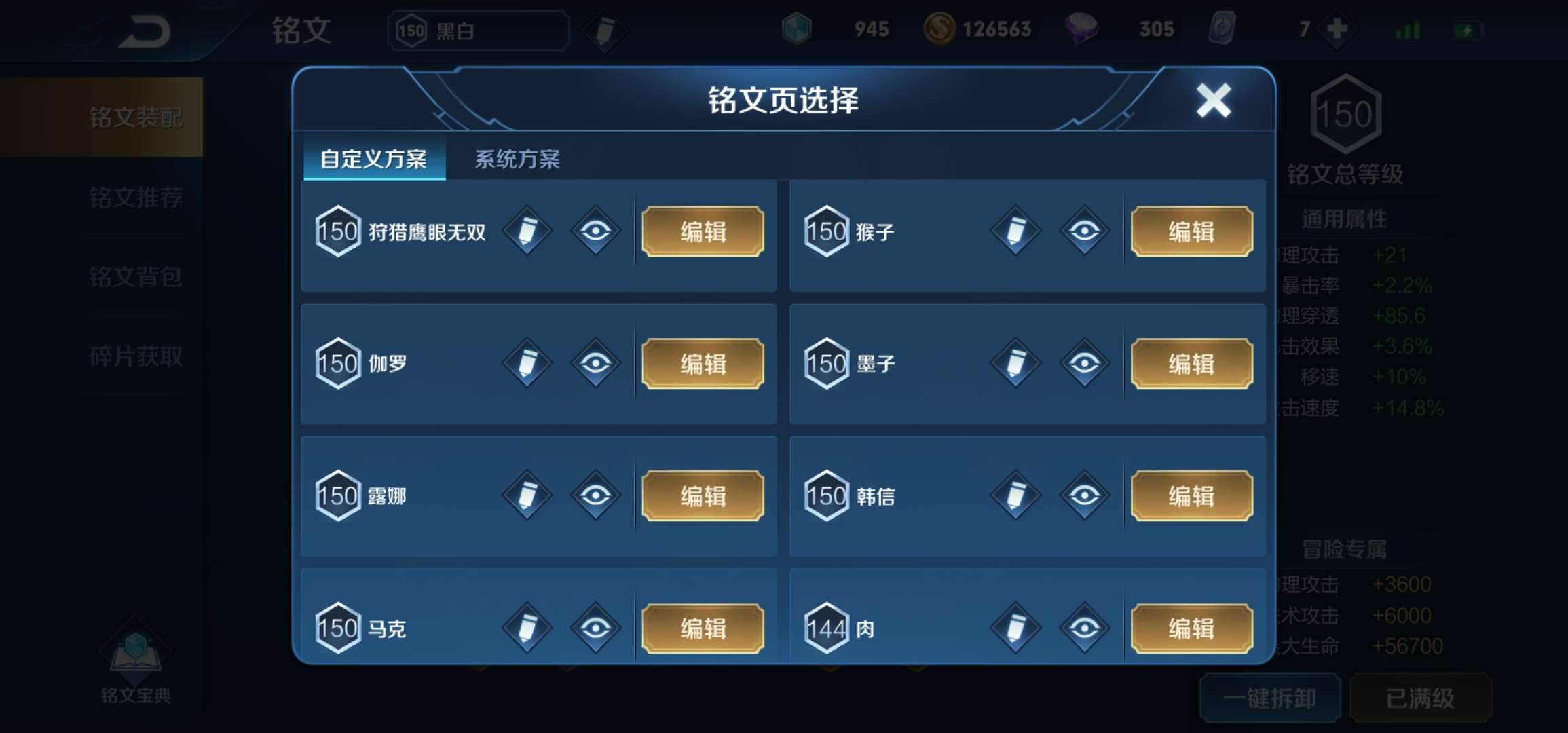Open the 铭文背包 sidebar panel
1568x733 pixels.
[136, 276]
